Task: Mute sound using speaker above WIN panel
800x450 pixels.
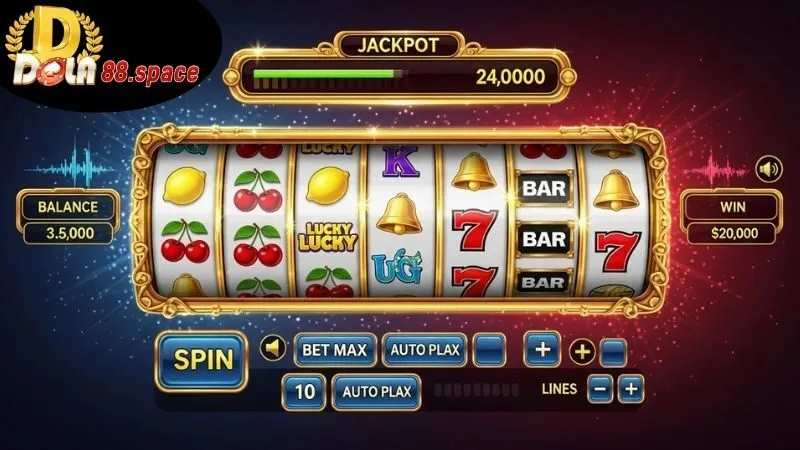Action: [768, 169]
